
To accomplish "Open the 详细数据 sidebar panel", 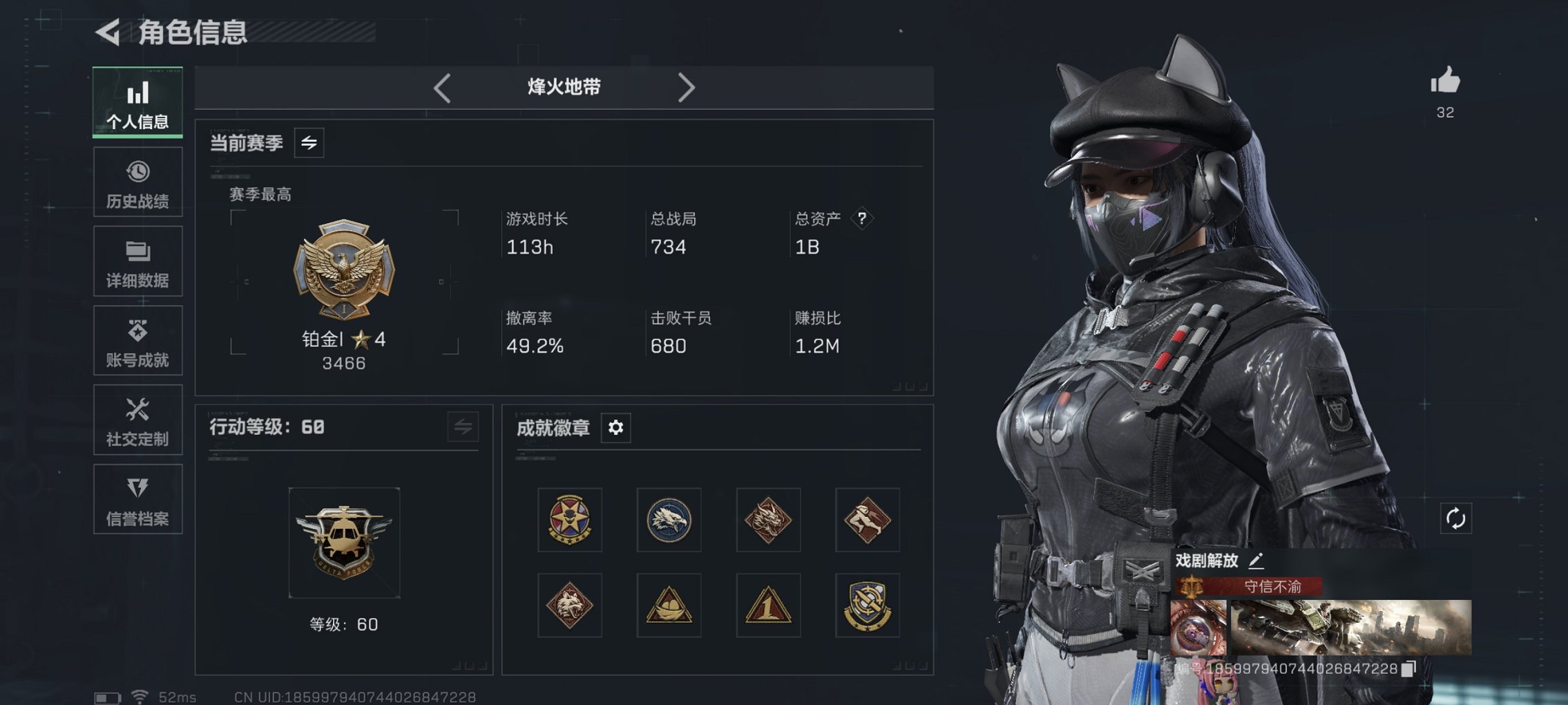I will pos(137,261).
